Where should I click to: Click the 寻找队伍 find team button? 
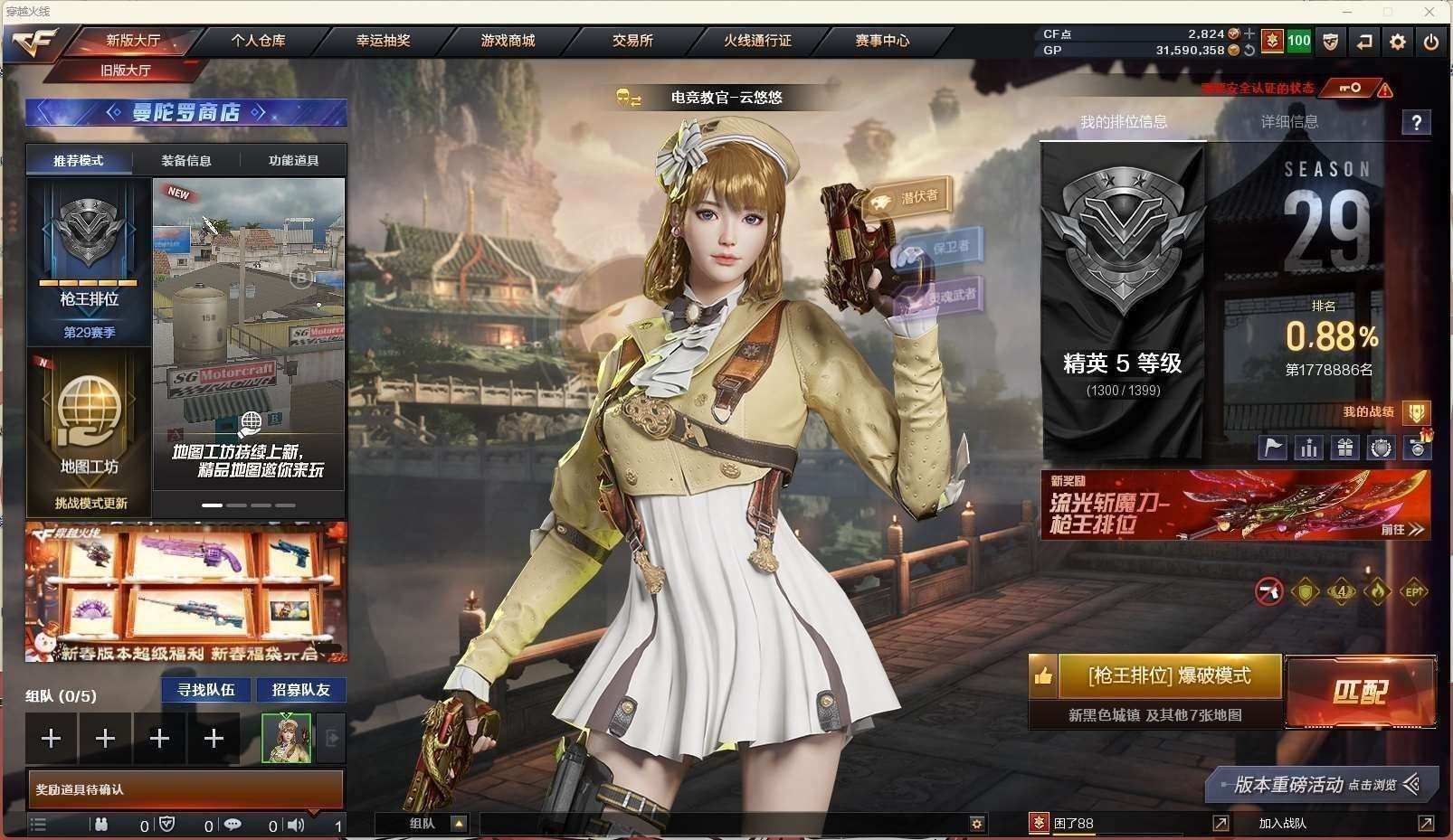pos(206,690)
